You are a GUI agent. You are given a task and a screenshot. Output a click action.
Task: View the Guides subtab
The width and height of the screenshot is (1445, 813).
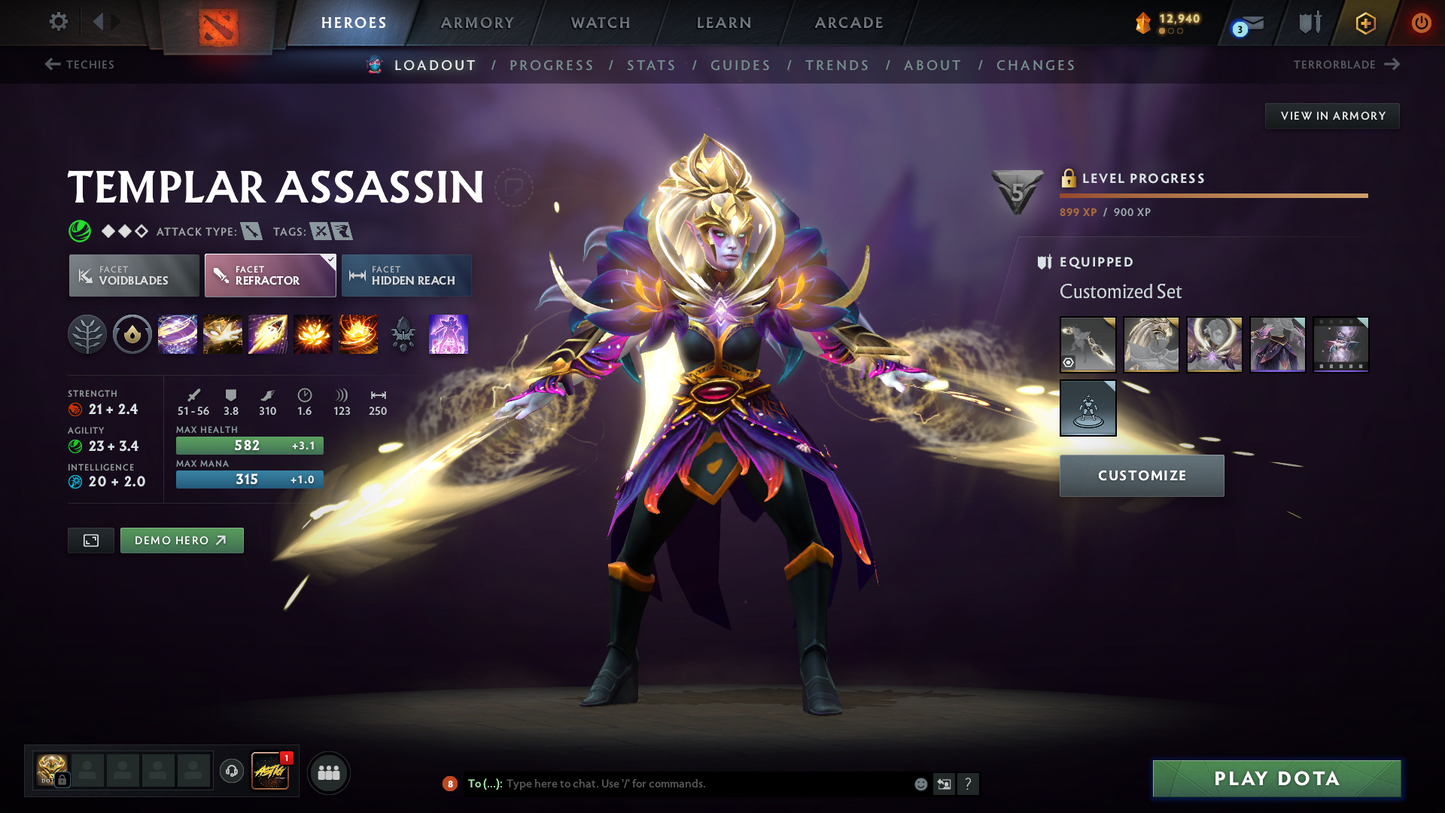pos(740,65)
